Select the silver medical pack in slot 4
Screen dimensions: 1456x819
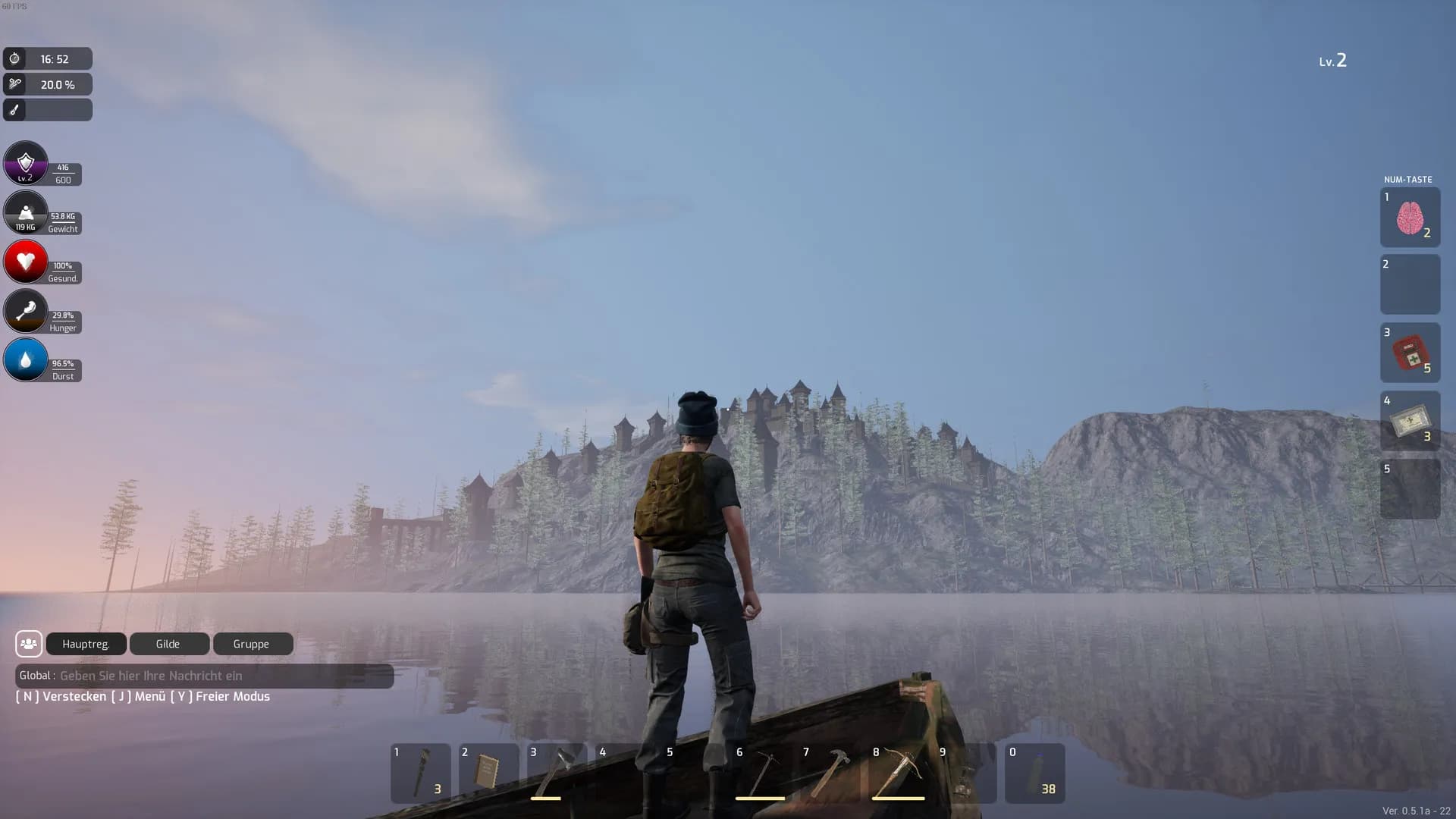point(1410,422)
